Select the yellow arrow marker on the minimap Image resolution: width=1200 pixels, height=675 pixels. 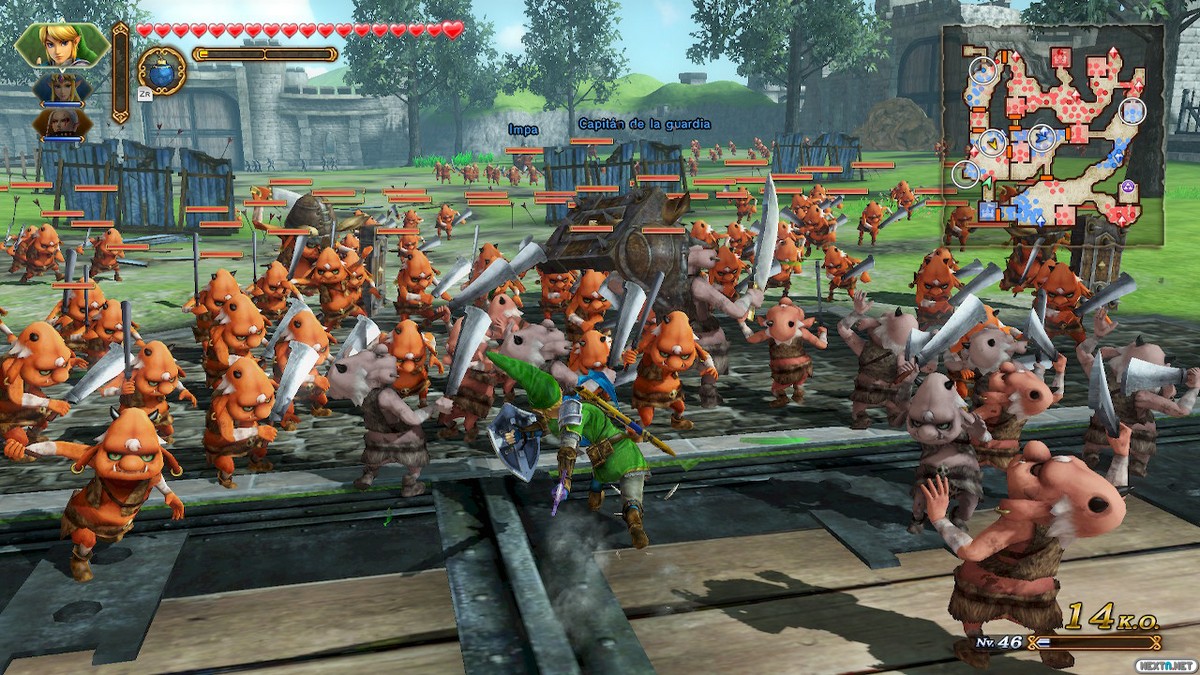tap(994, 142)
